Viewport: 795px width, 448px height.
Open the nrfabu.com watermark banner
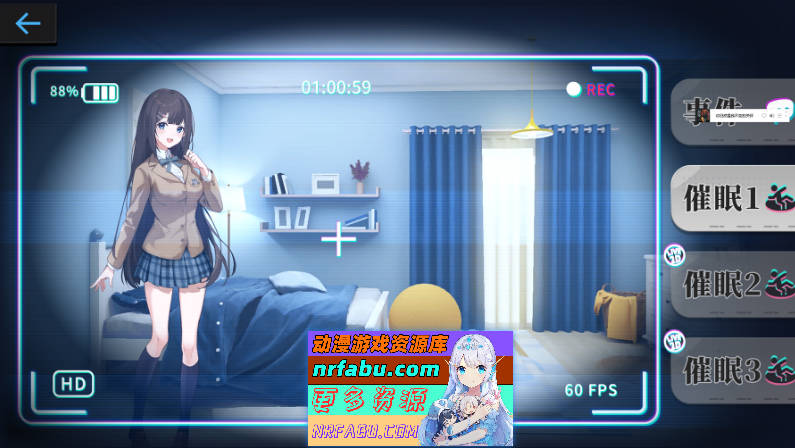(410, 388)
